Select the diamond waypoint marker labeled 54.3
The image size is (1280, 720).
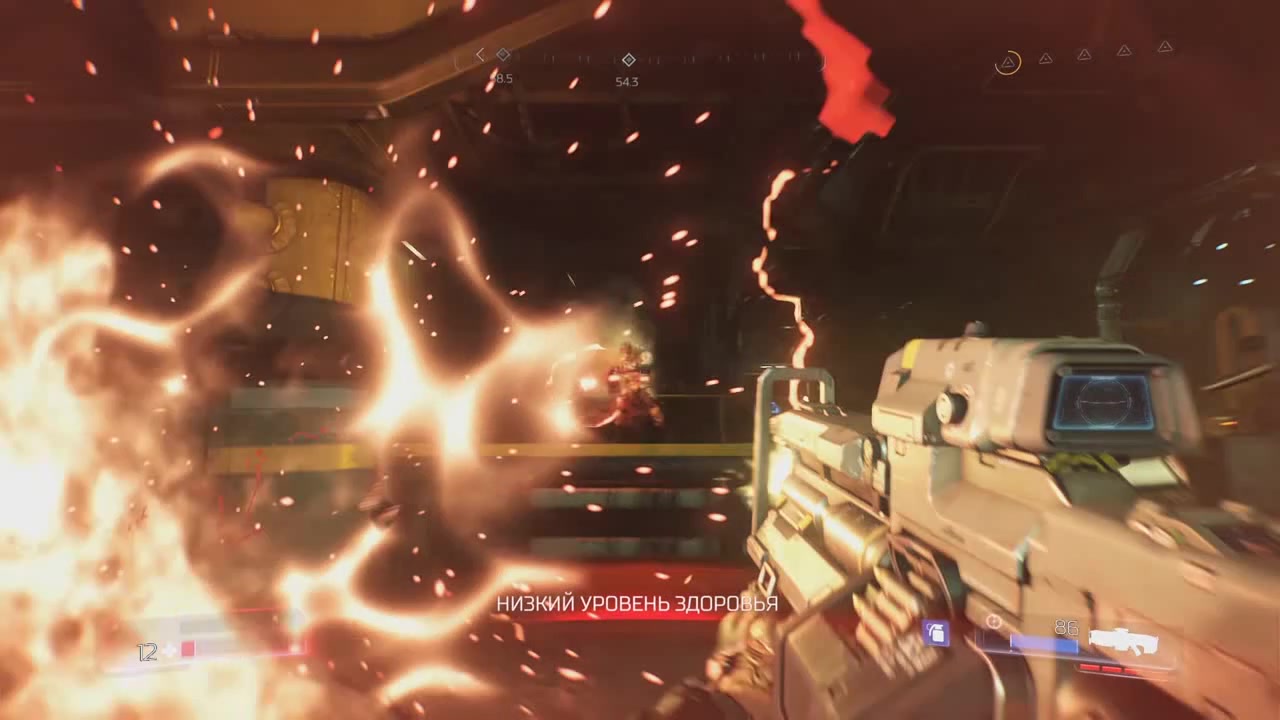click(x=628, y=60)
